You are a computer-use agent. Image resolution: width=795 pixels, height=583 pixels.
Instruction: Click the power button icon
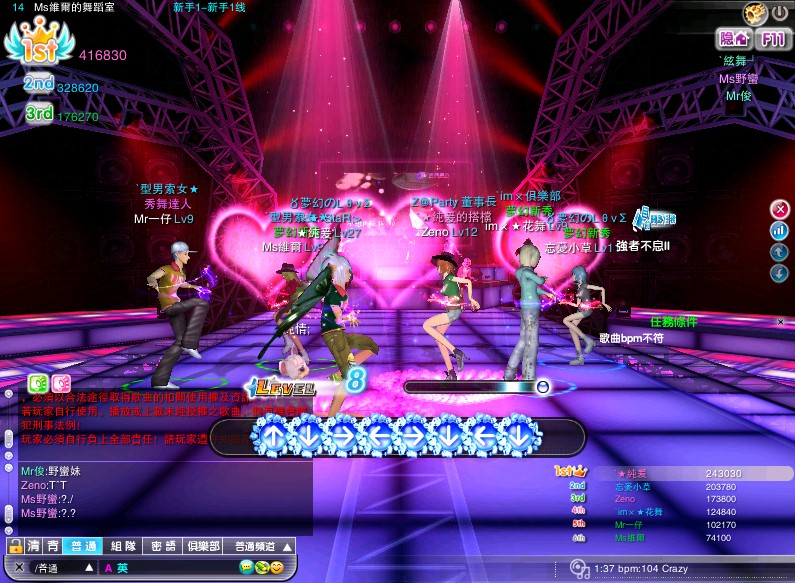coord(780,13)
